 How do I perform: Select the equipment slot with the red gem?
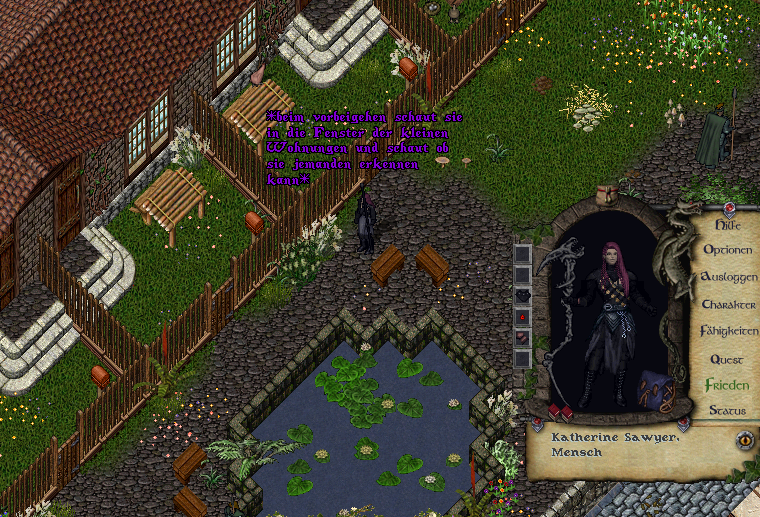pyautogui.click(x=522, y=316)
